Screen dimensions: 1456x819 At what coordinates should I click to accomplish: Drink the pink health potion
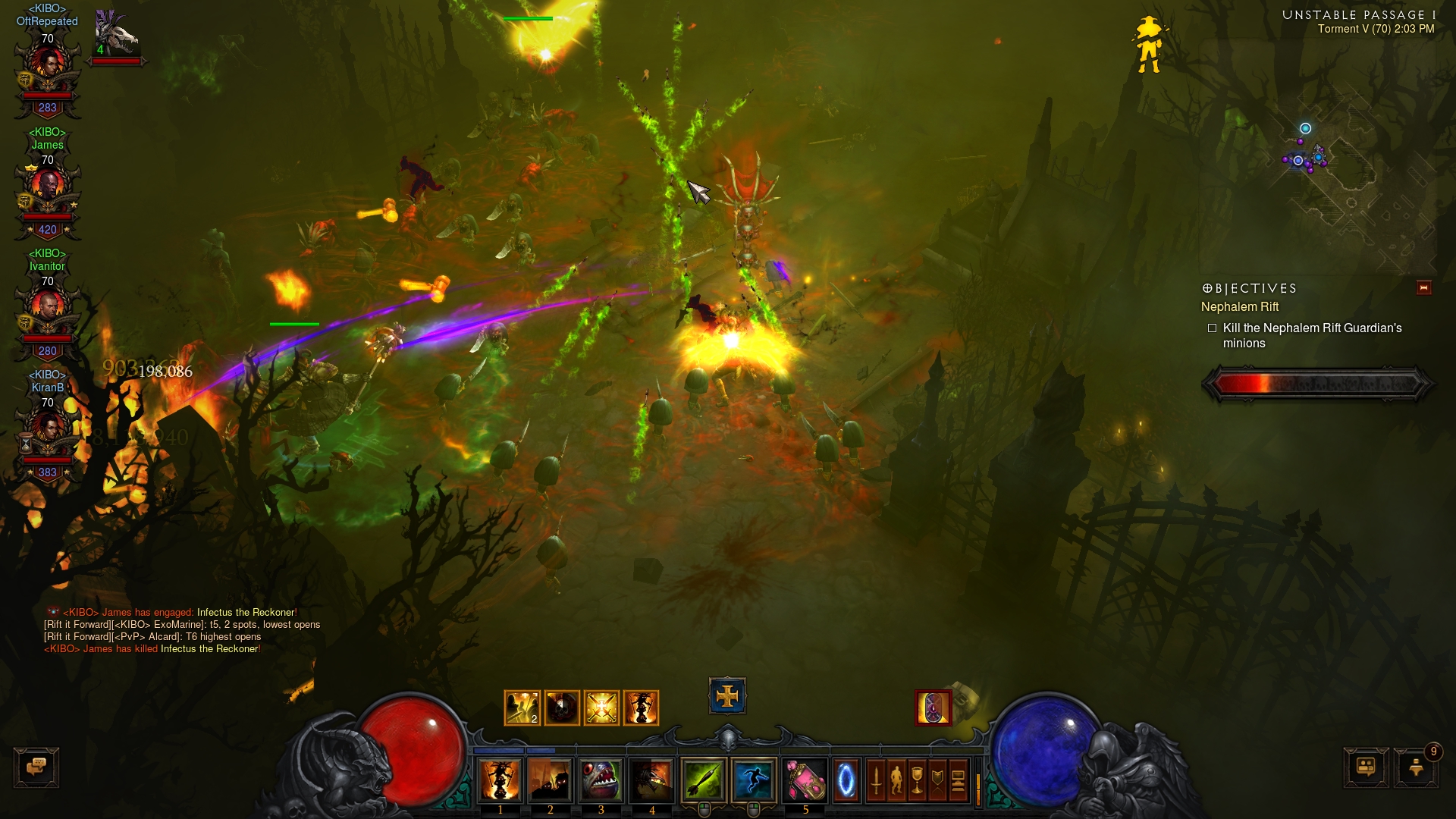pos(805,780)
